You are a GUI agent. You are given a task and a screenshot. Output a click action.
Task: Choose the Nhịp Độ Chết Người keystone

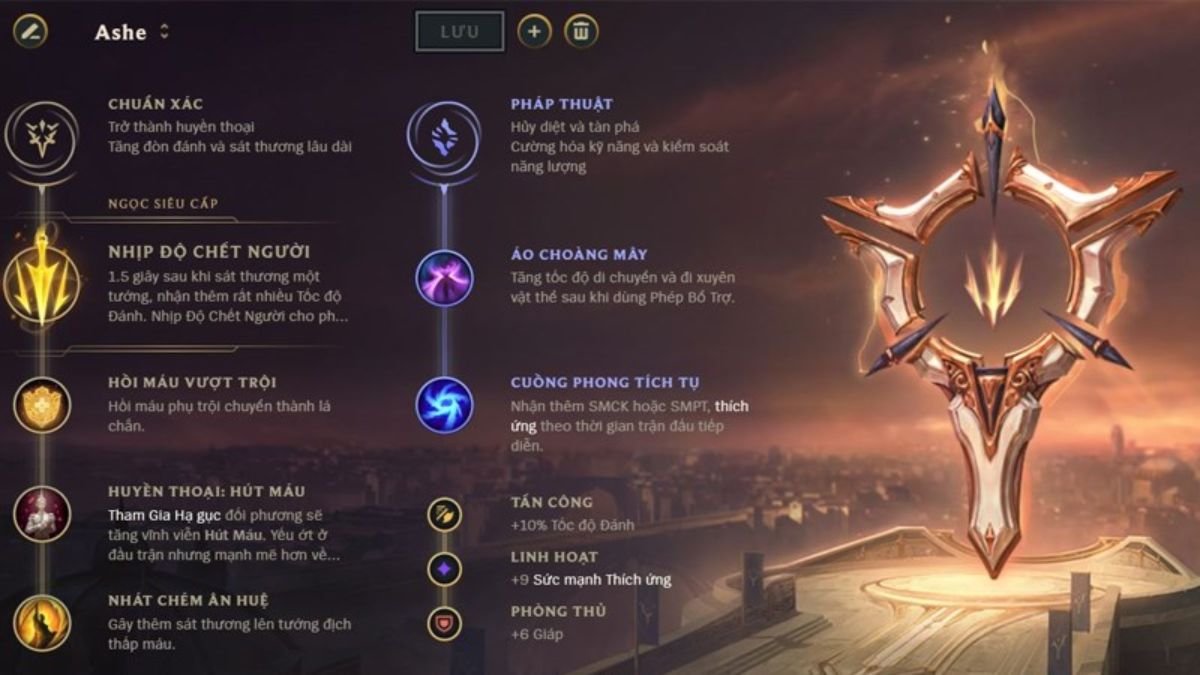pos(42,276)
